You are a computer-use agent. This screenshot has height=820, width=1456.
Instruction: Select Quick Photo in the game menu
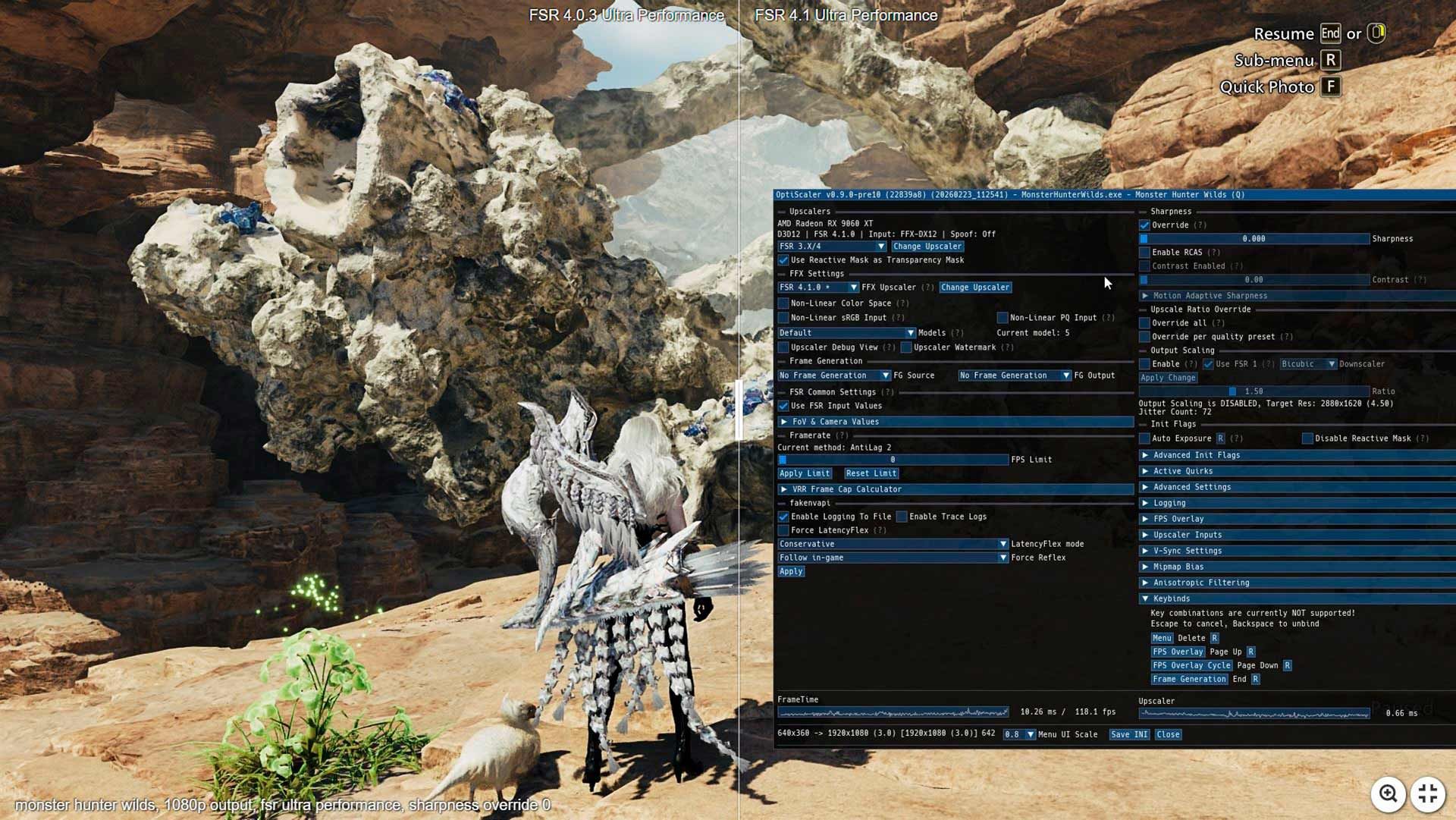pos(1266,87)
